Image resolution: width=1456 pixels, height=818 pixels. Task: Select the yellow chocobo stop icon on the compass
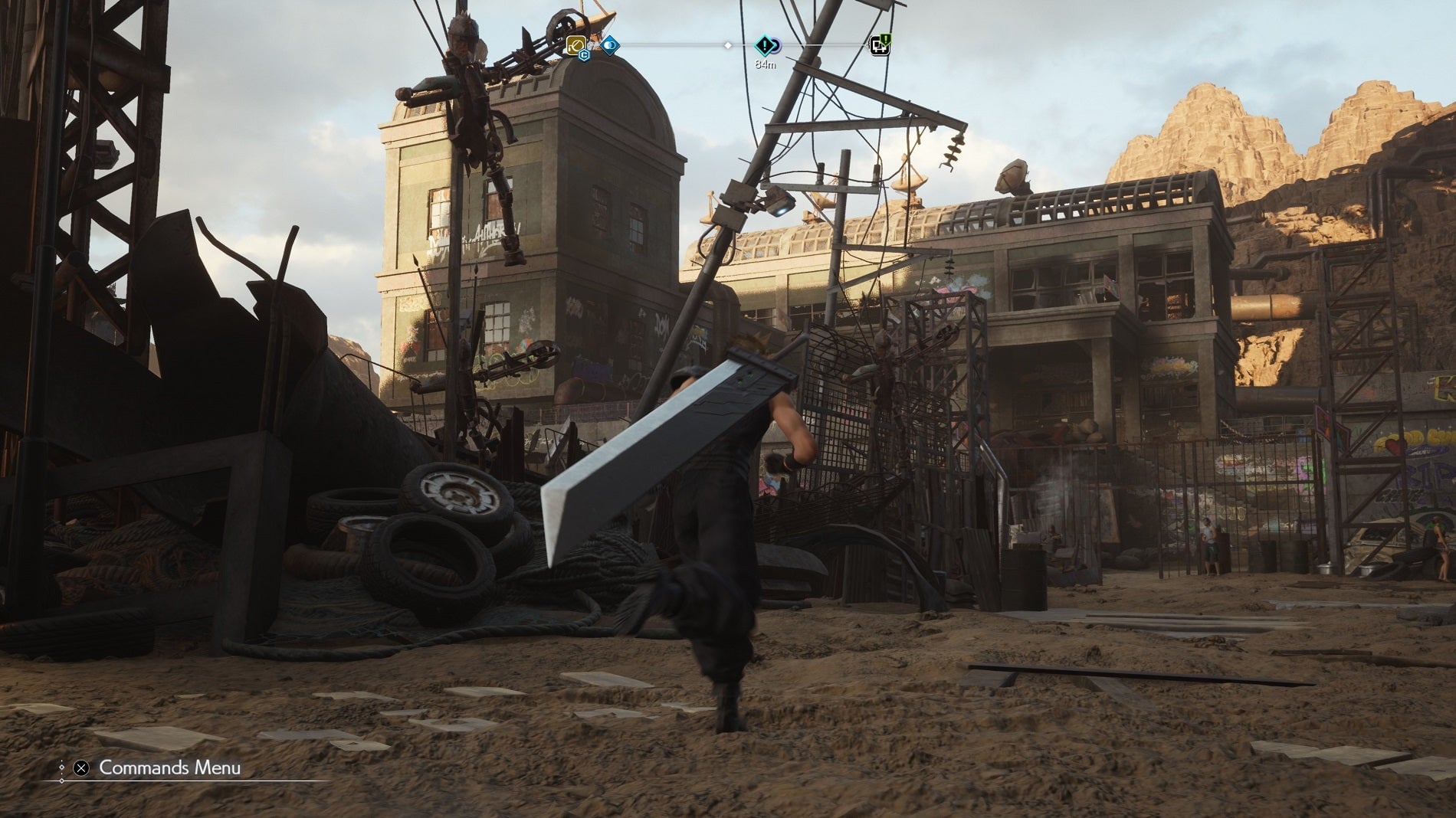pyautogui.click(x=576, y=45)
